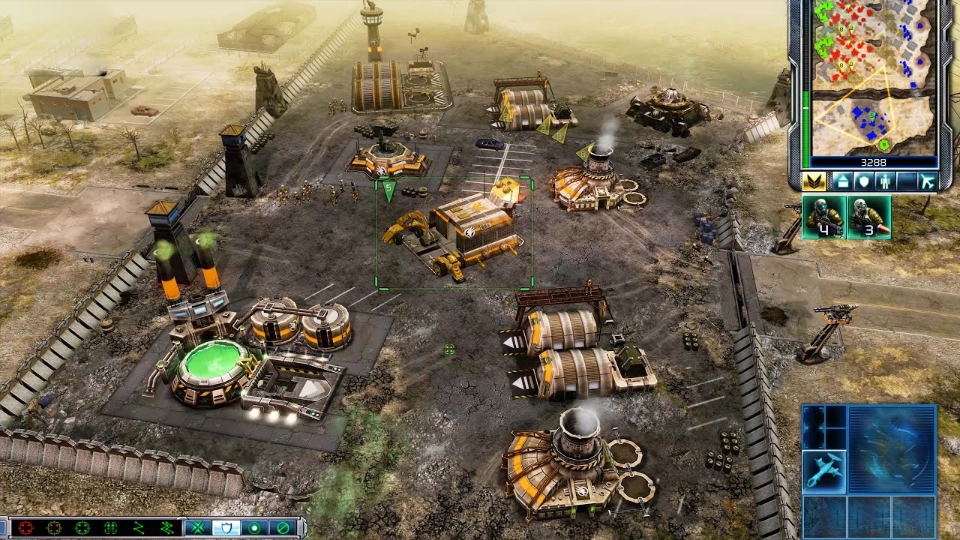Choose the green circle hold-ground stance
Image resolution: width=960 pixels, height=540 pixels.
click(256, 528)
